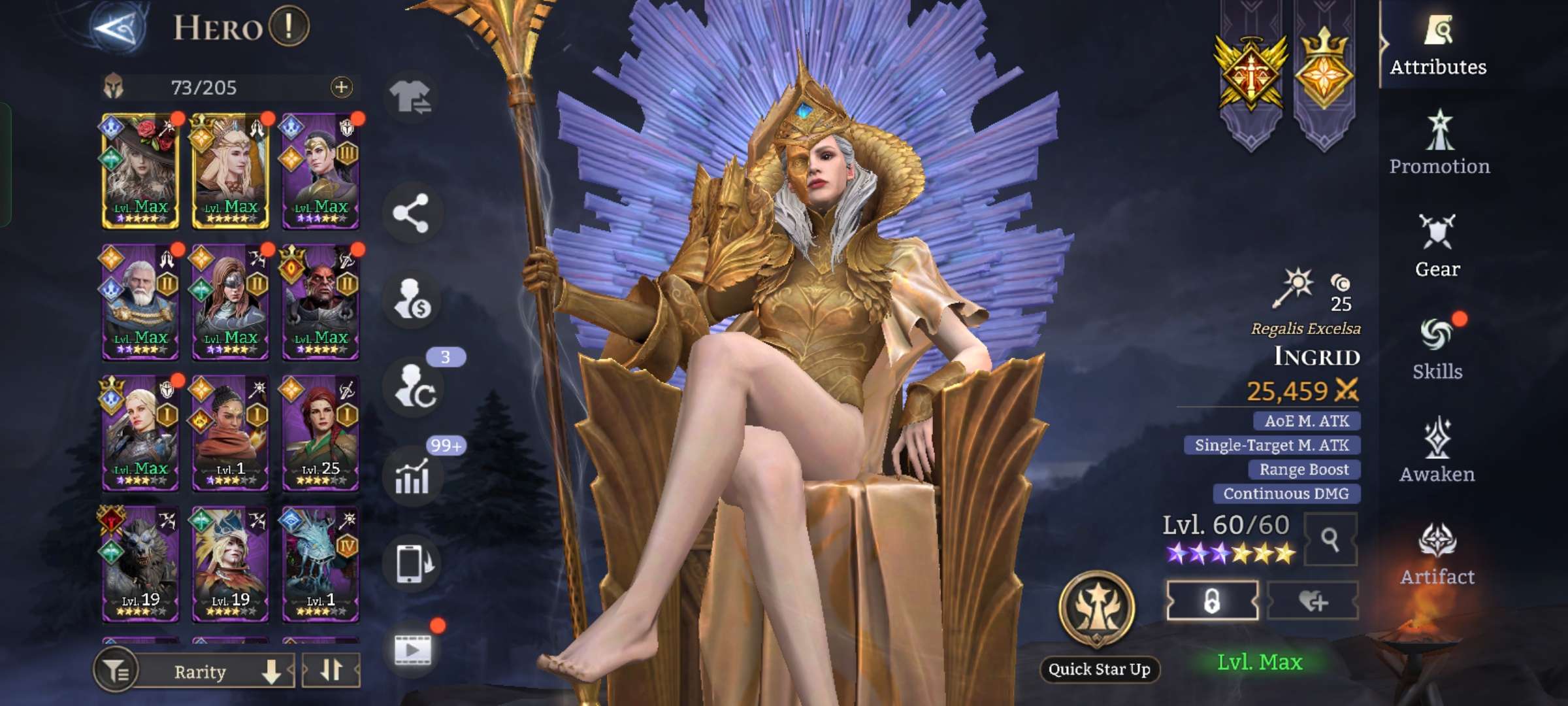Viewport: 1568px width, 706px height.
Task: Open the costume shirt swap icon
Action: coord(411,98)
